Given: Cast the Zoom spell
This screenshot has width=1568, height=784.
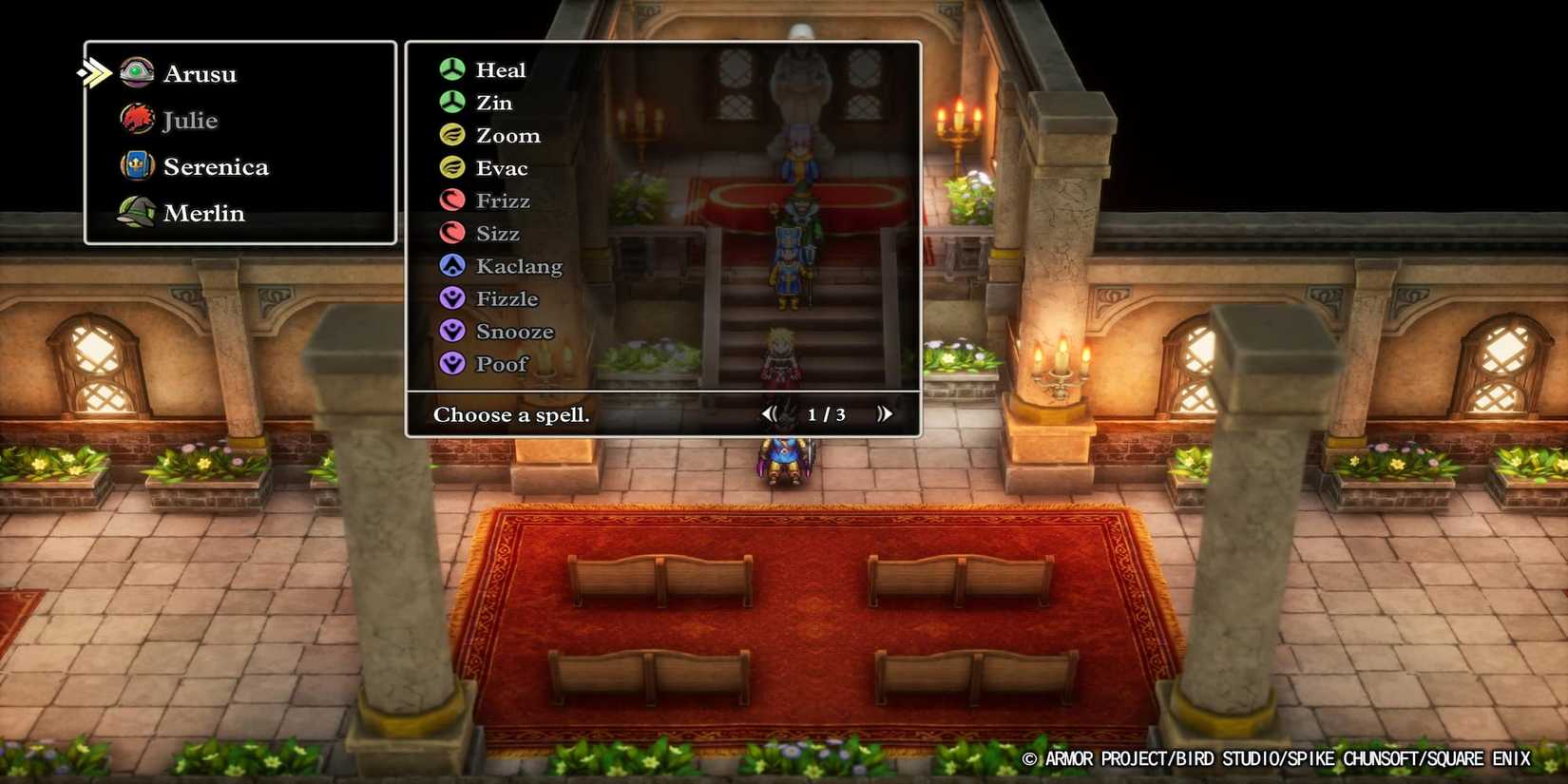Looking at the screenshot, I should (507, 135).
